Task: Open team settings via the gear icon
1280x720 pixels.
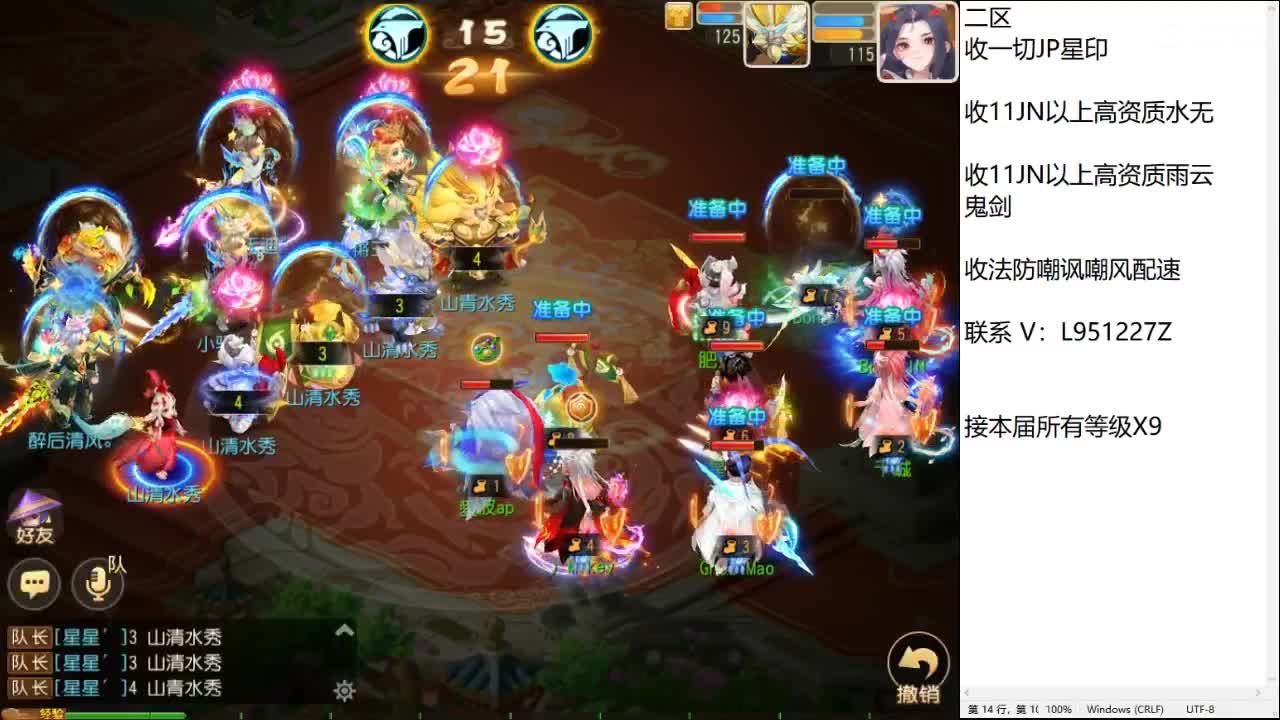Action: click(344, 690)
